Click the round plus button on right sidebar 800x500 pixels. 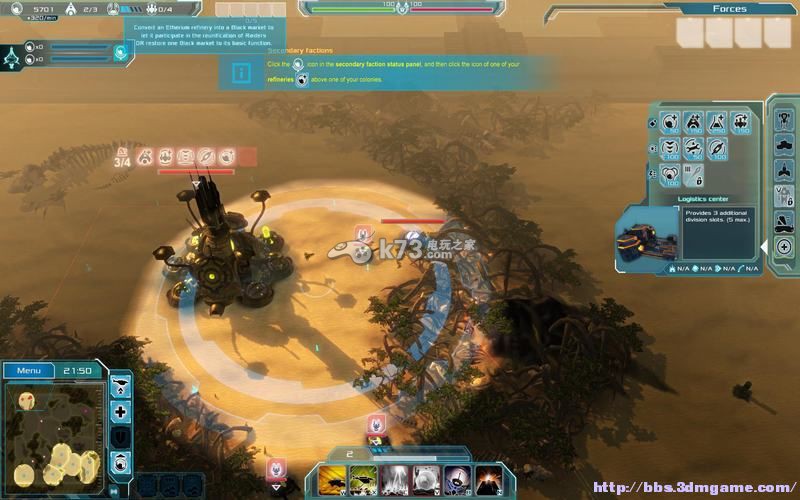click(x=784, y=247)
